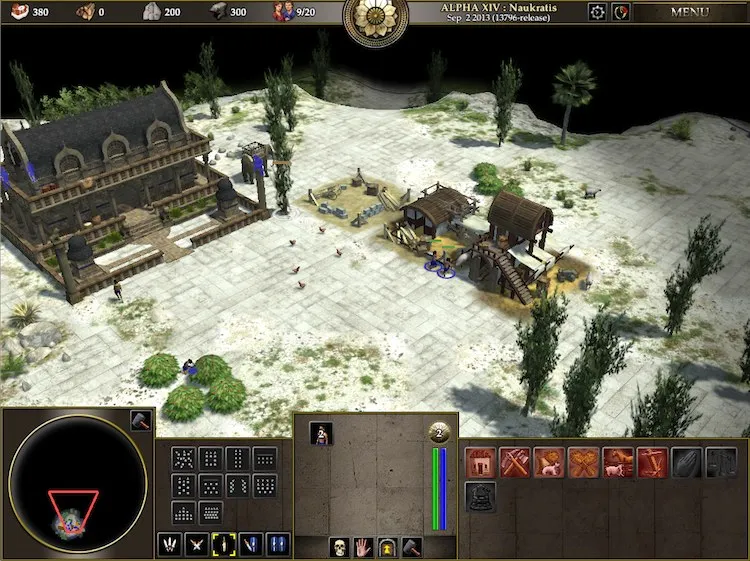Viewport: 750px width, 561px height.
Task: Choose the crossed swords aggressive stance
Action: click(x=197, y=544)
